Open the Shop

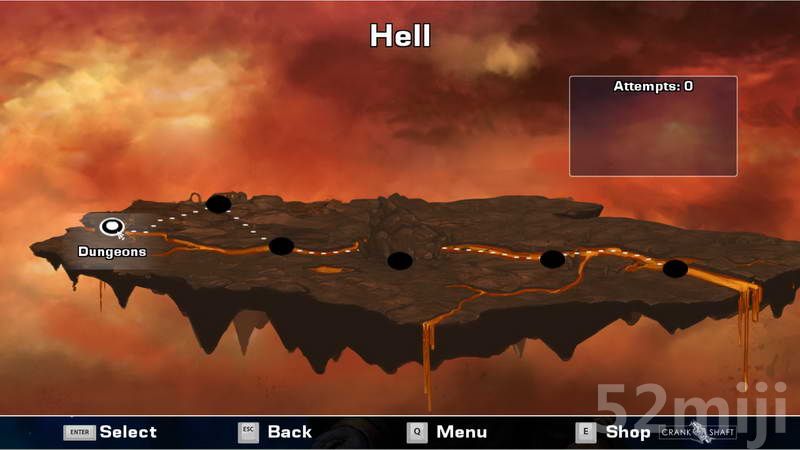point(613,432)
